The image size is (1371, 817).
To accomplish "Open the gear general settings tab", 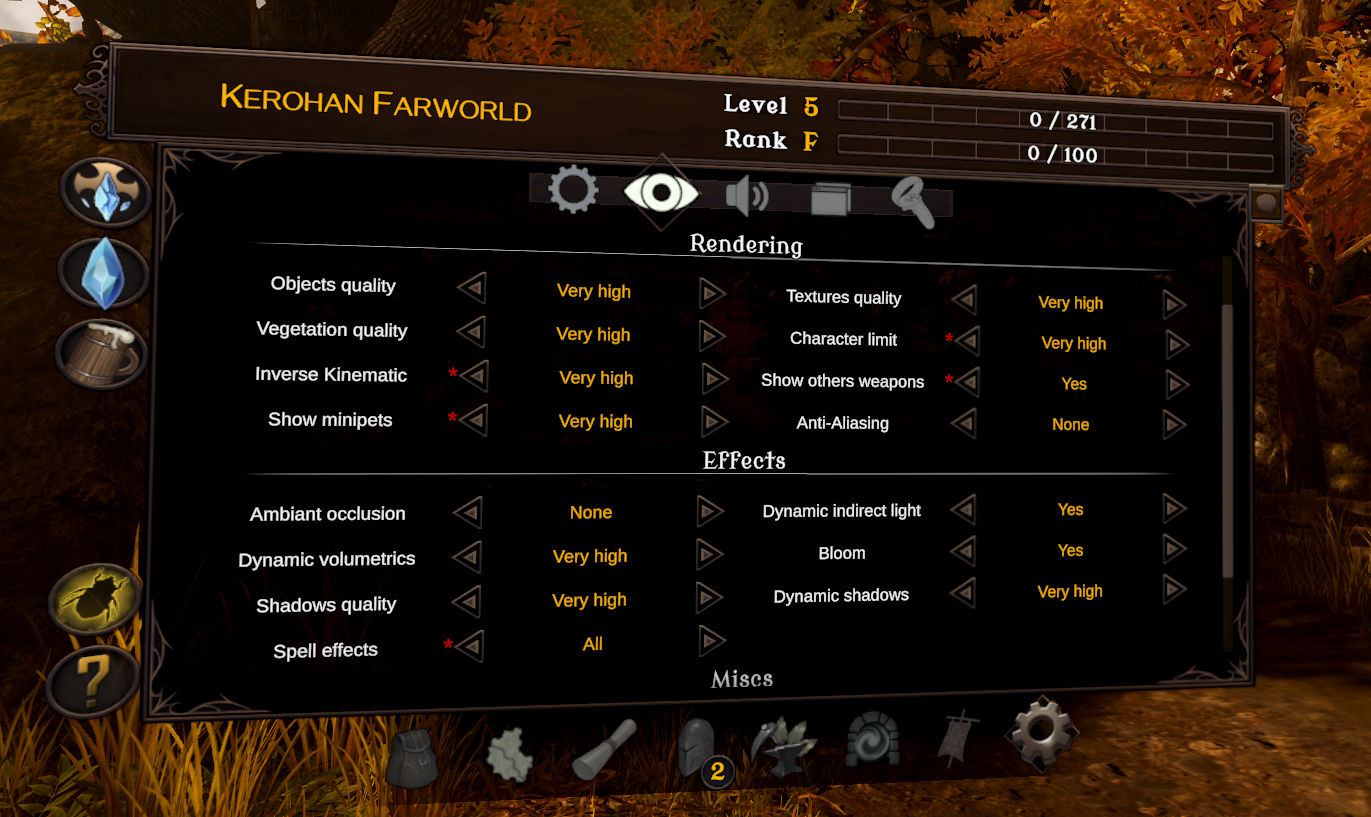I will point(573,190).
